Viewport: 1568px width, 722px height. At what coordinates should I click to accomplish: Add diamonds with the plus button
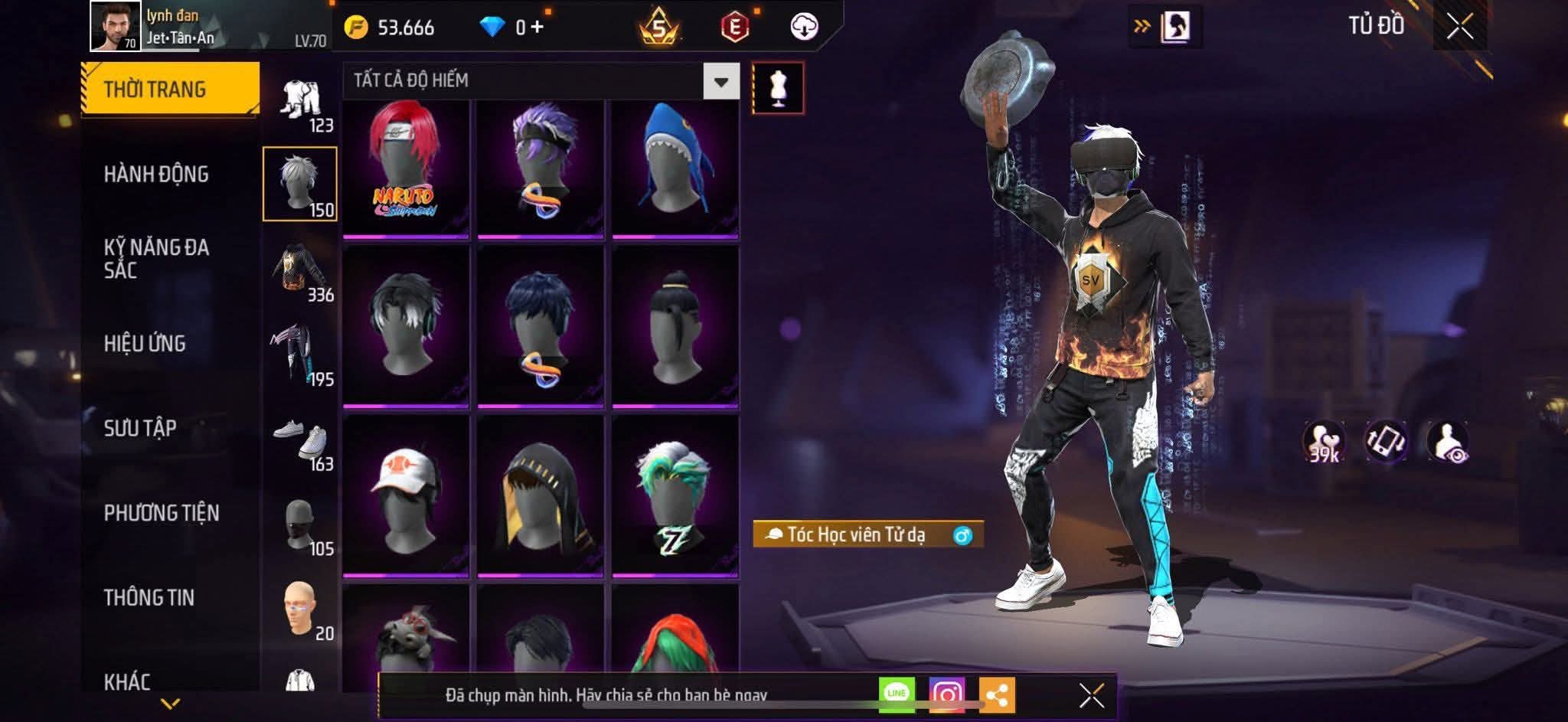537,28
